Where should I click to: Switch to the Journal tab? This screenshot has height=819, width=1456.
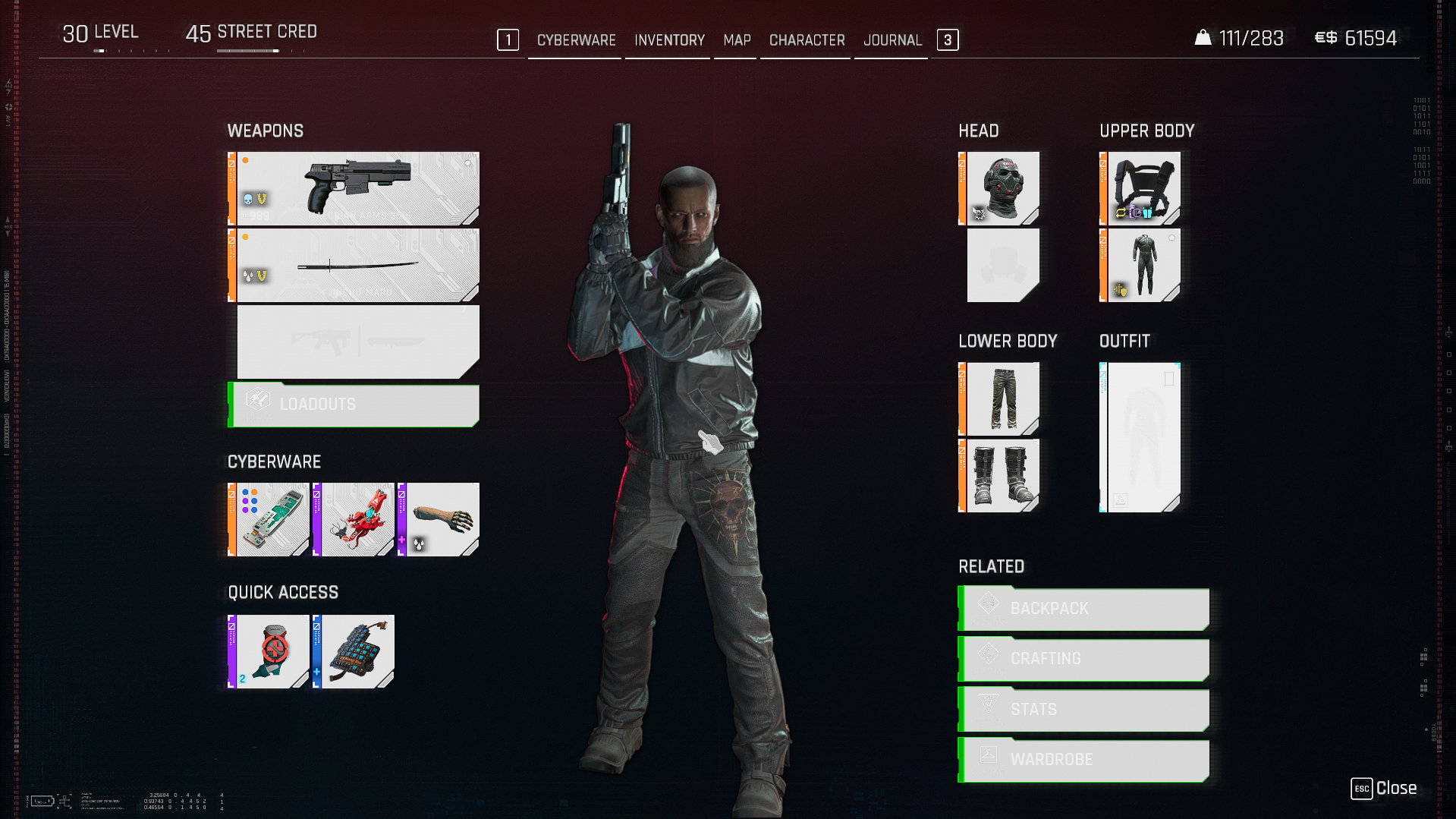[x=892, y=40]
